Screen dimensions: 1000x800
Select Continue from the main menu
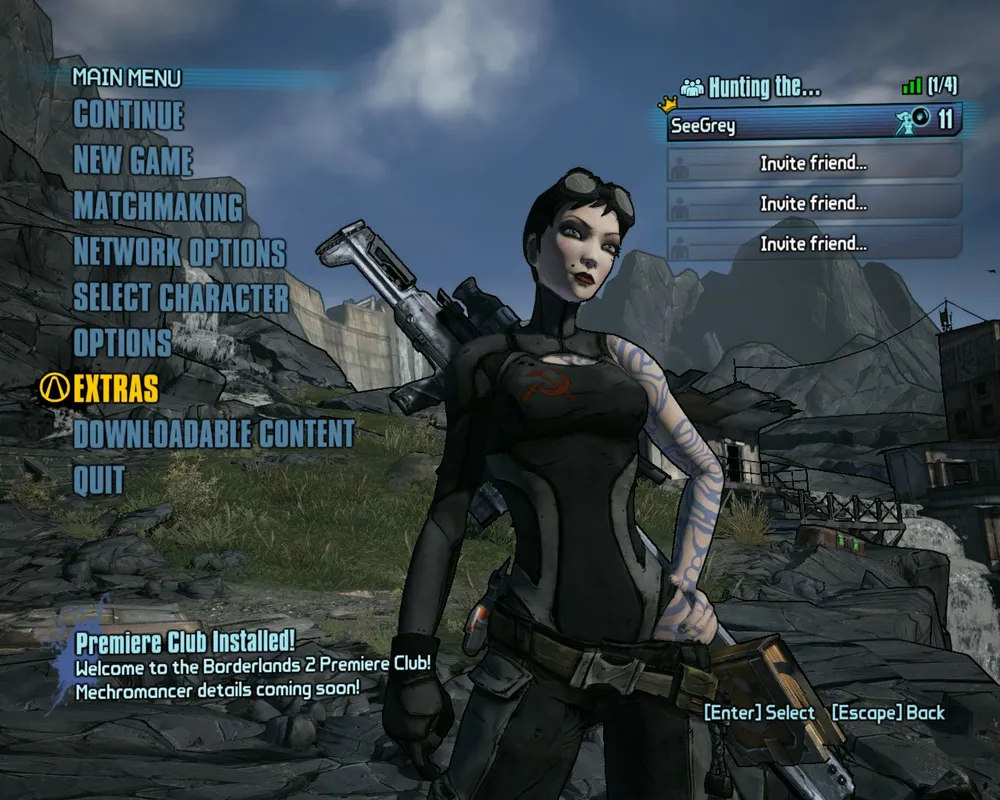pyautogui.click(x=128, y=115)
